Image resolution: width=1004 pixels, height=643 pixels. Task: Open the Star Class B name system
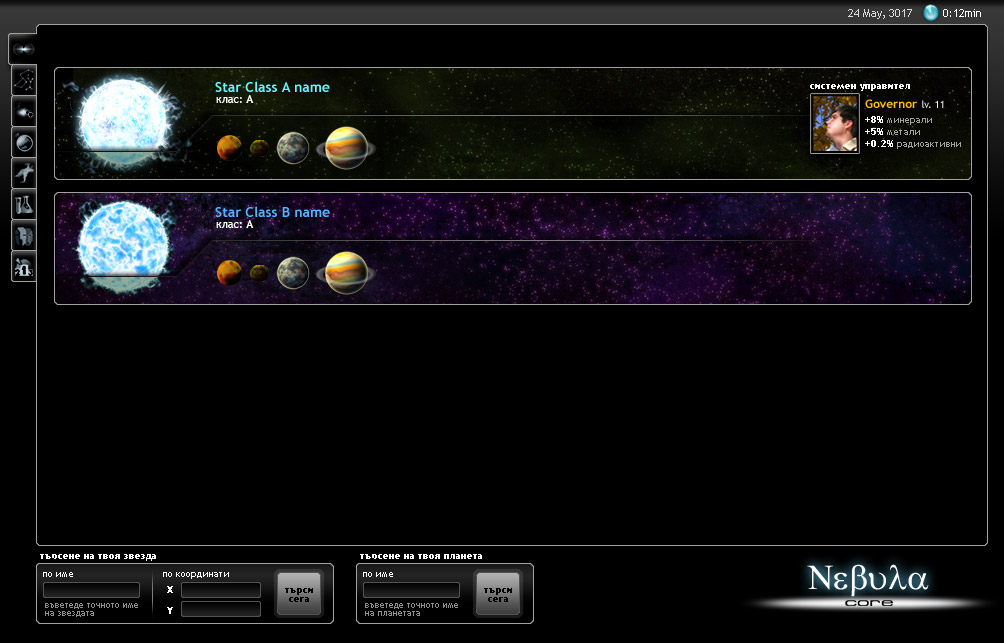point(272,212)
